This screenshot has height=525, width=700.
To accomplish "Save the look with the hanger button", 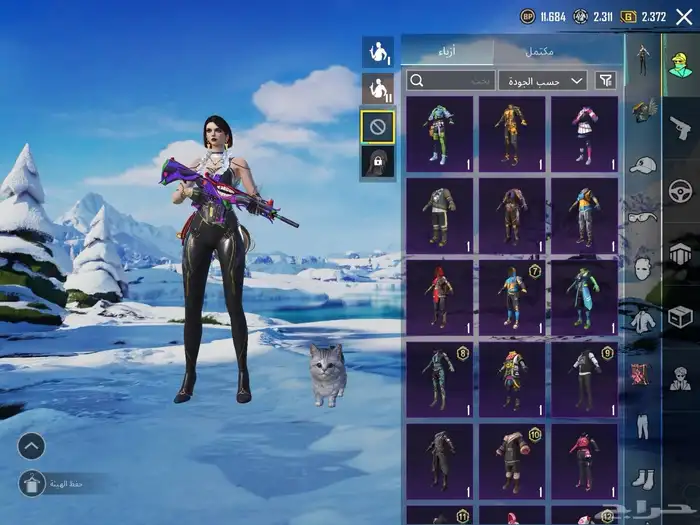I will (31, 484).
